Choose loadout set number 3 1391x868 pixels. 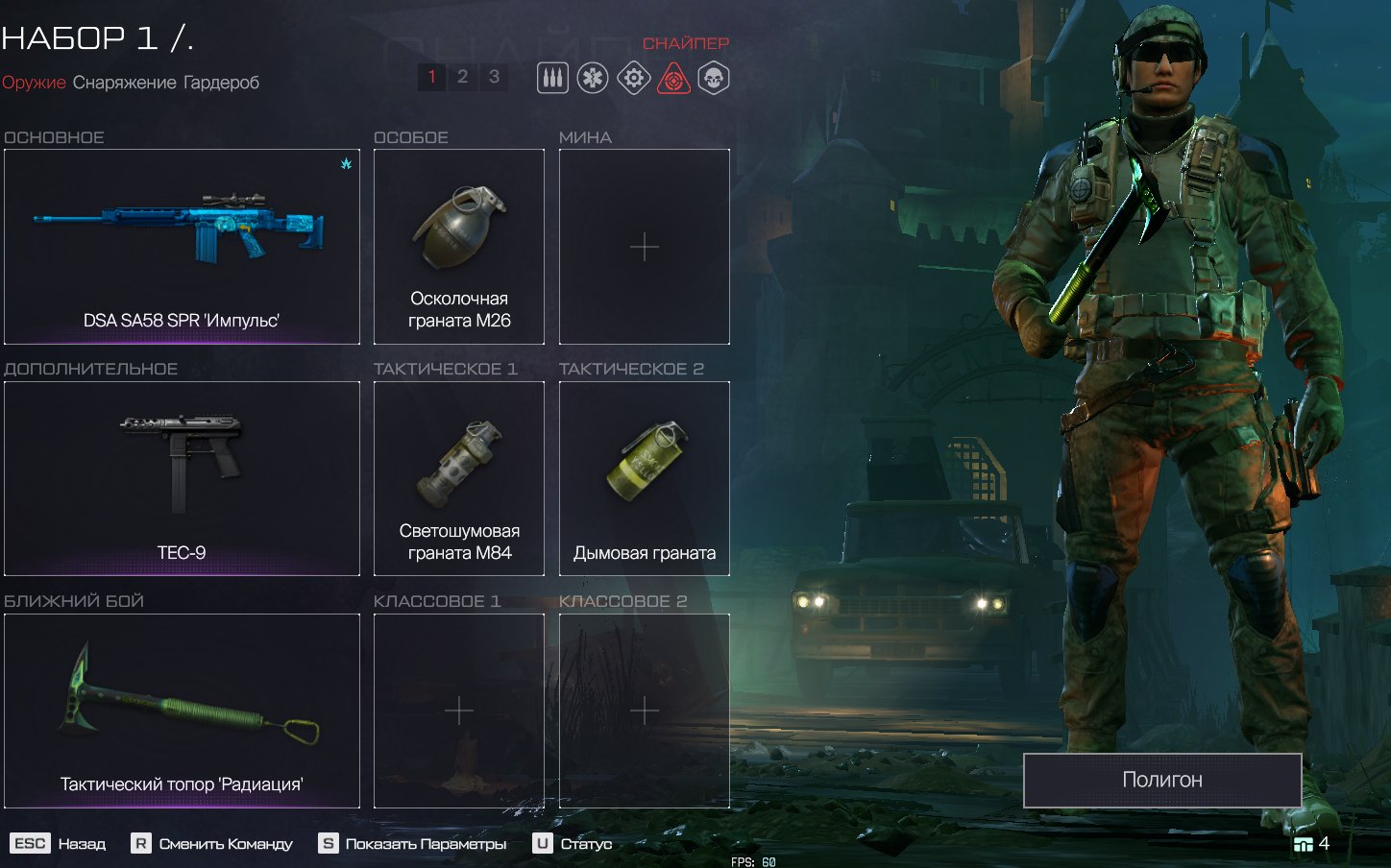pyautogui.click(x=494, y=77)
